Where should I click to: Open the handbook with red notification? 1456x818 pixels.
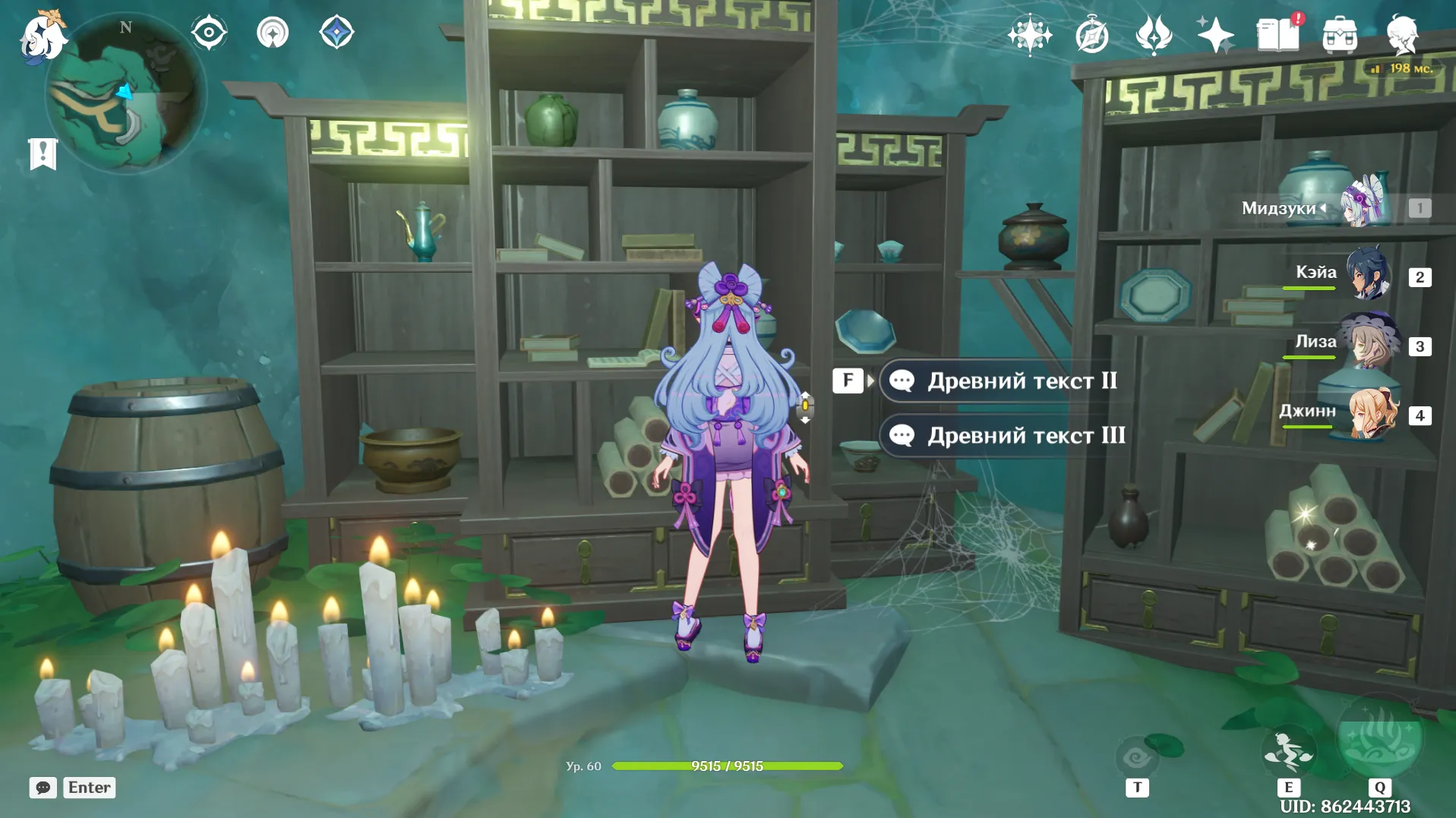click(1278, 34)
